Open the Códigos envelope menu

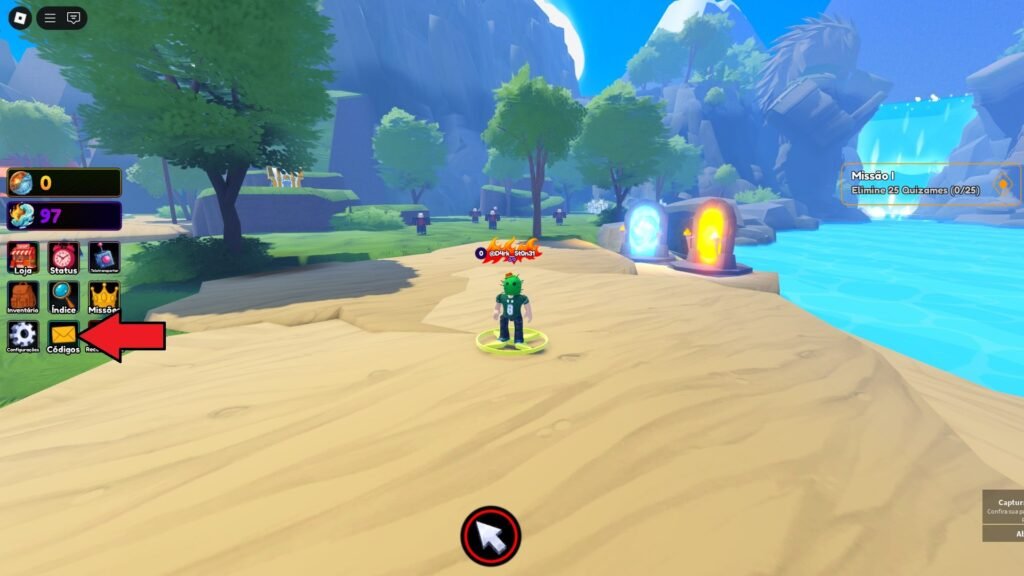pos(63,336)
